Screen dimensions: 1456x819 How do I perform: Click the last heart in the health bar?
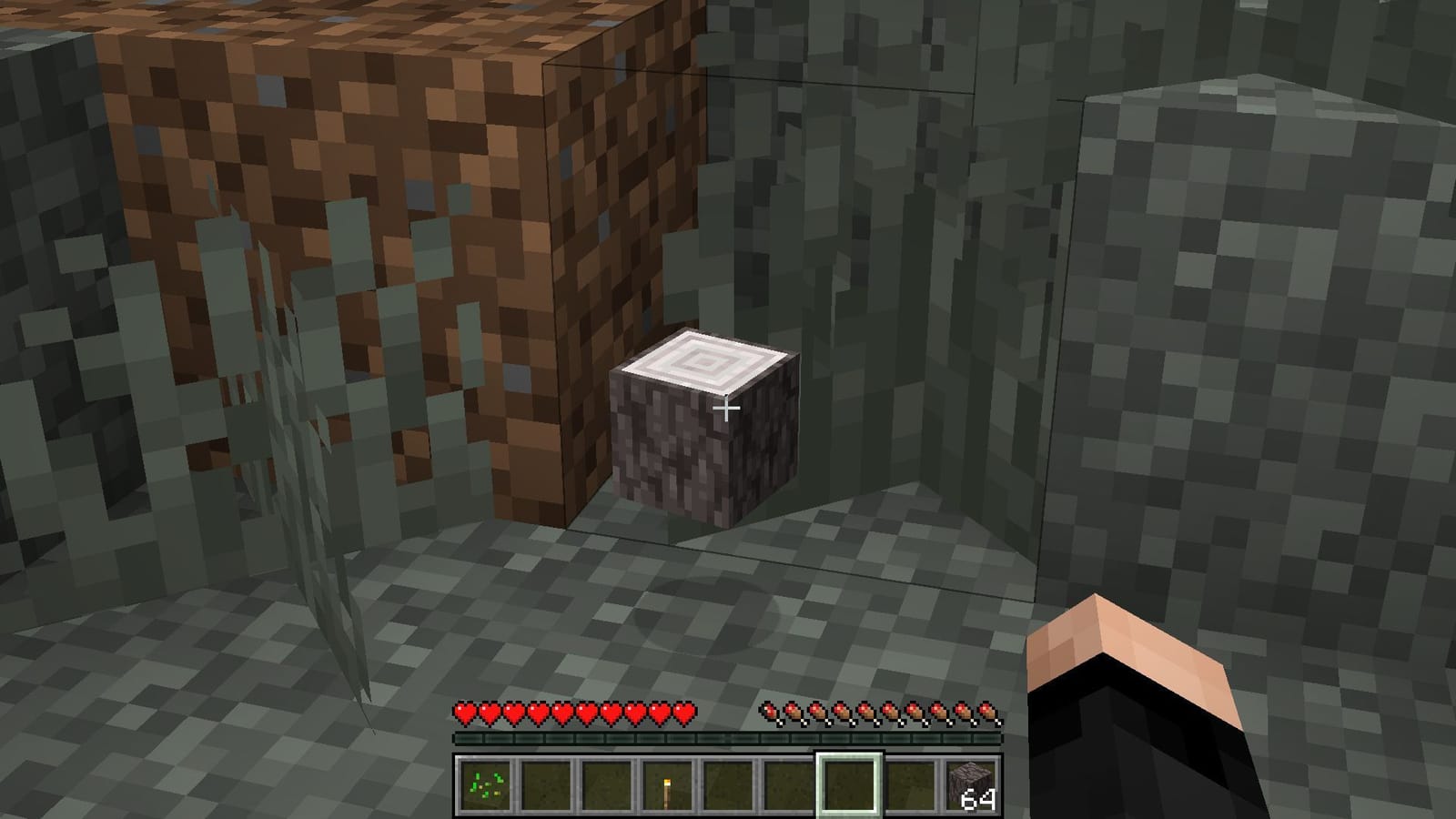(682, 713)
